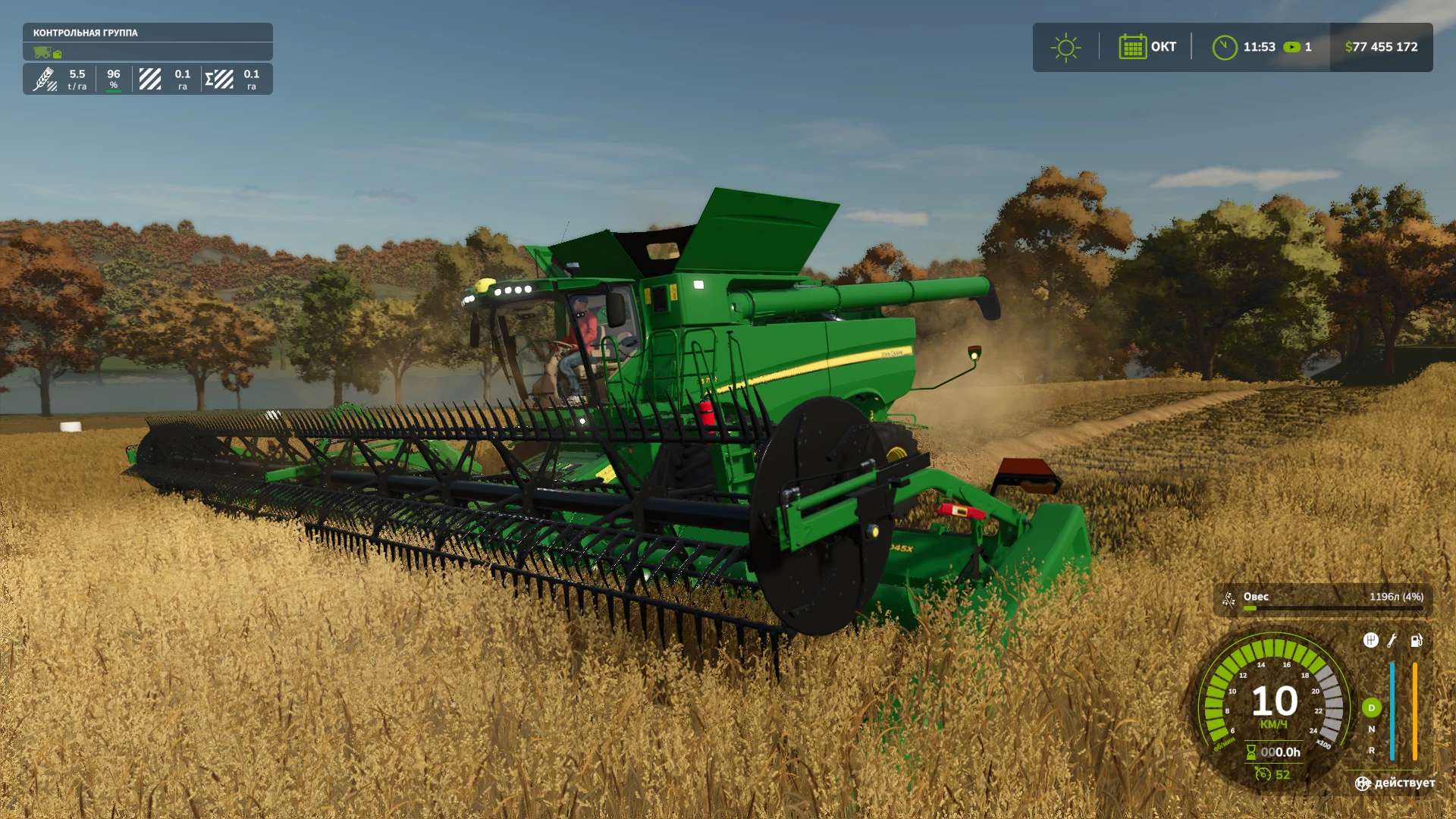Click the wheat yield icon

coord(45,79)
